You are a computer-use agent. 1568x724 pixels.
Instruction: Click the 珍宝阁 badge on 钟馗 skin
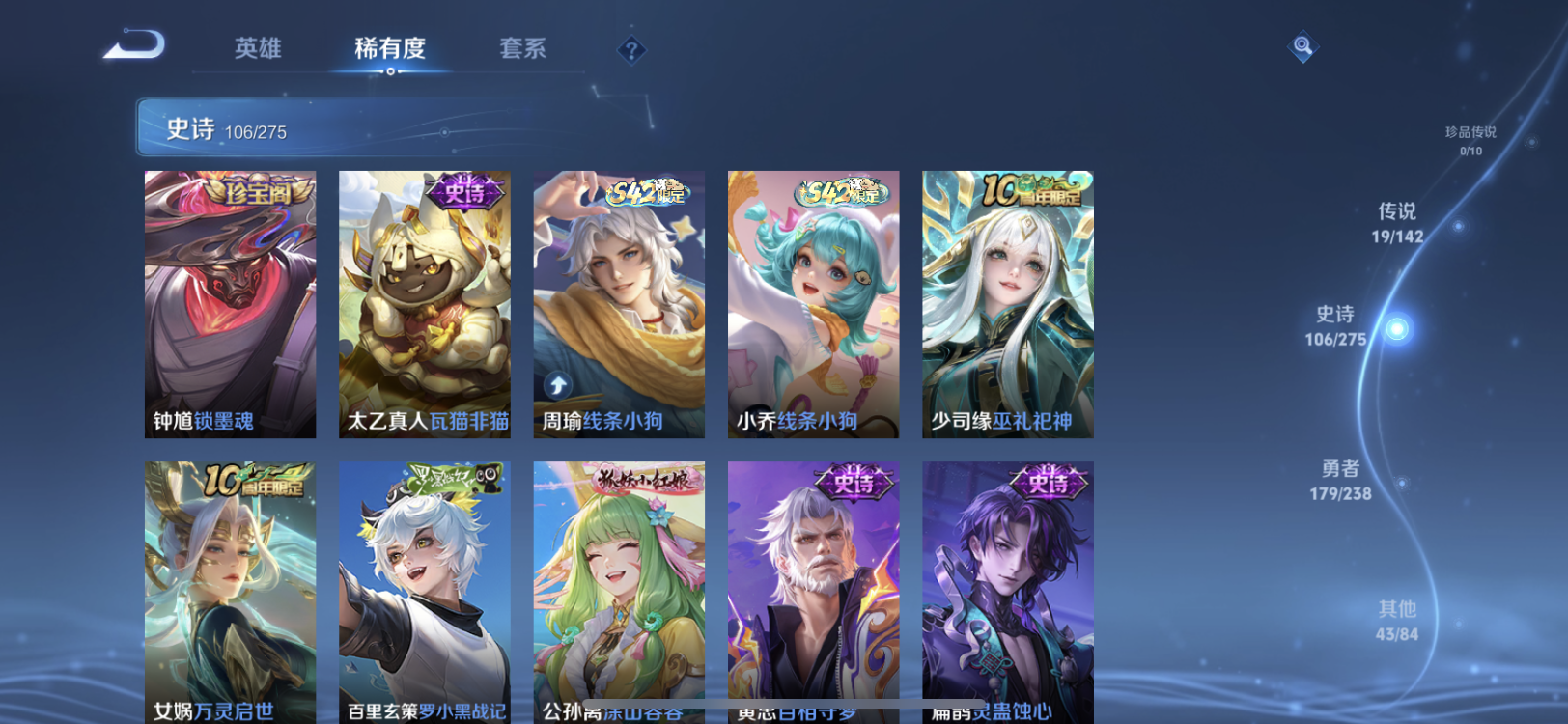tap(252, 193)
